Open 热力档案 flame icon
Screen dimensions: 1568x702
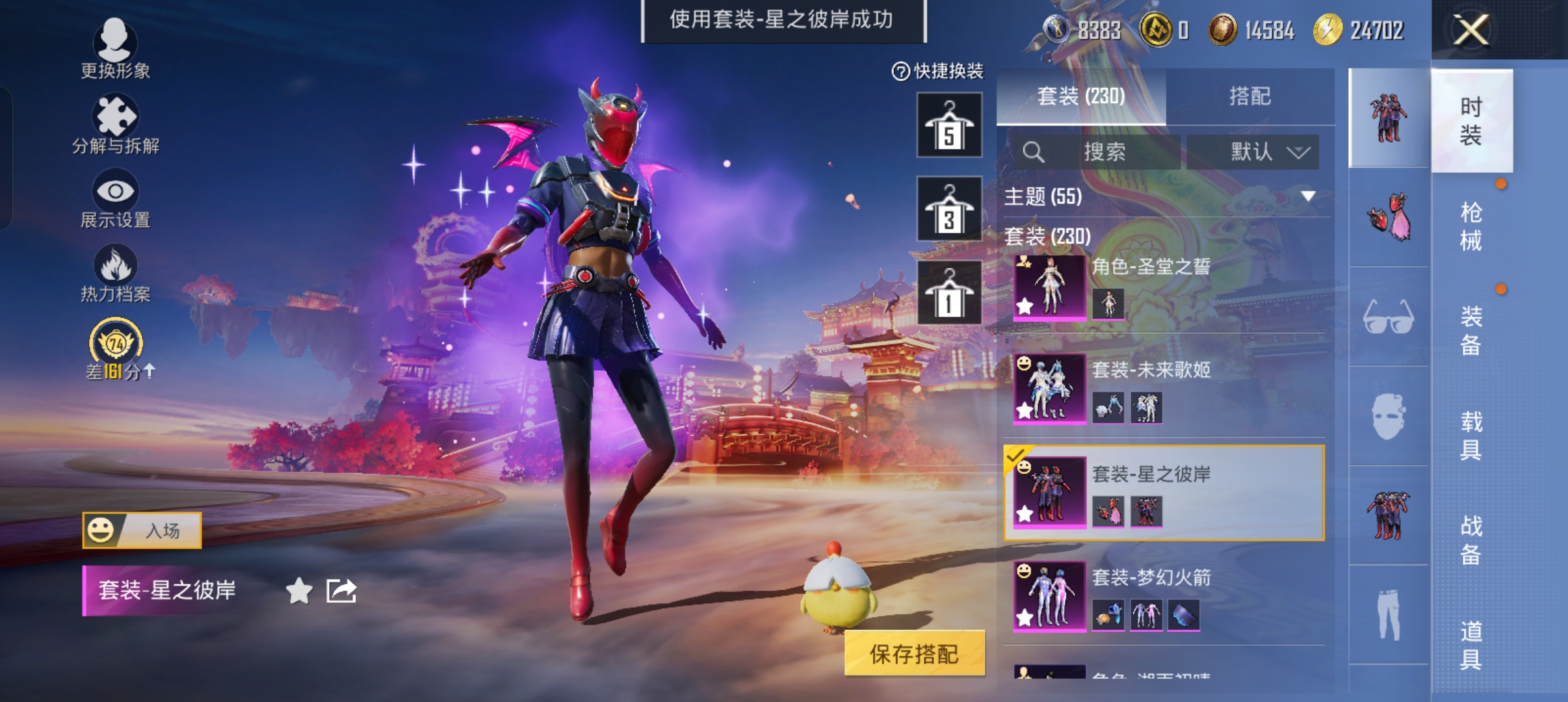[x=115, y=273]
